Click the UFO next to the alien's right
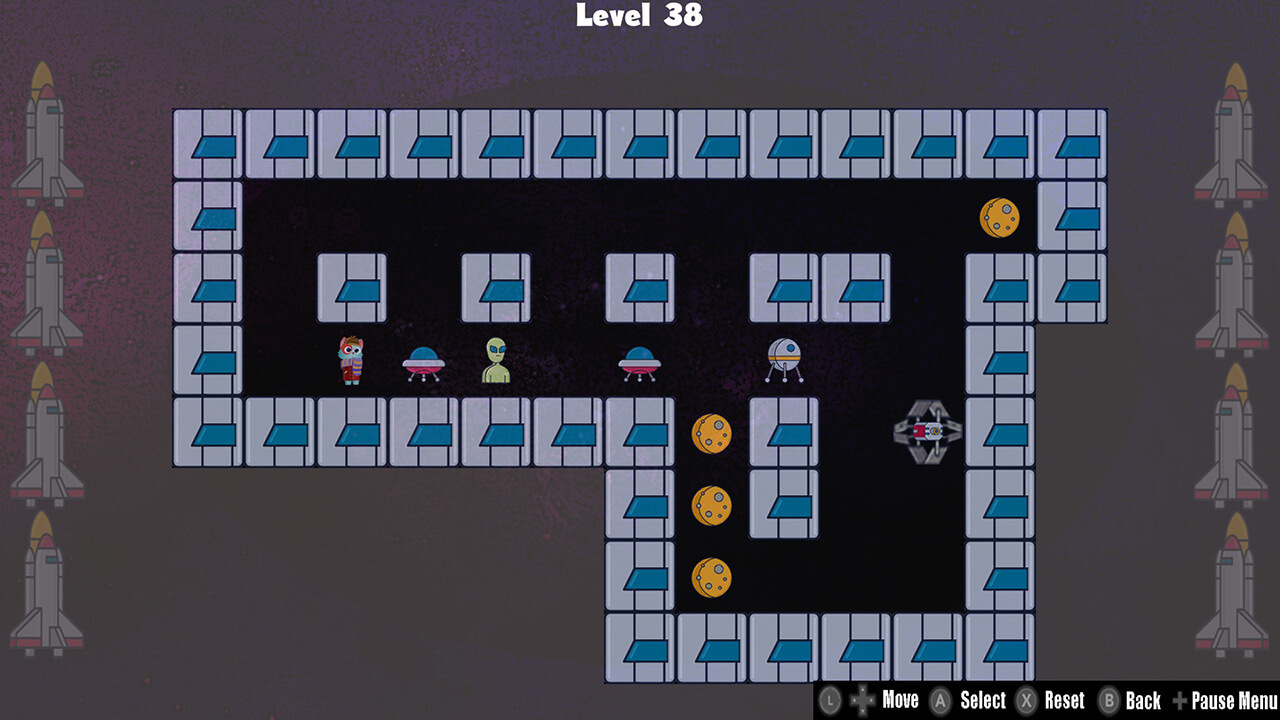 click(x=639, y=363)
